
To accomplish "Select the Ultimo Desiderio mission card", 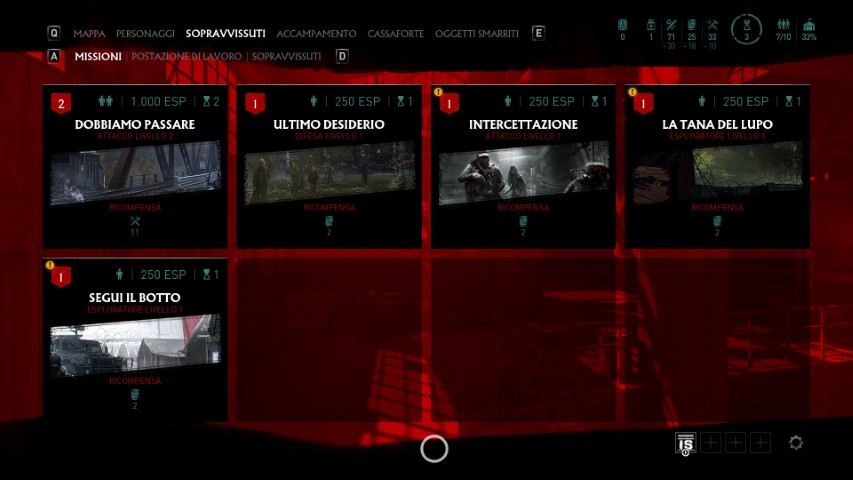I will click(329, 166).
